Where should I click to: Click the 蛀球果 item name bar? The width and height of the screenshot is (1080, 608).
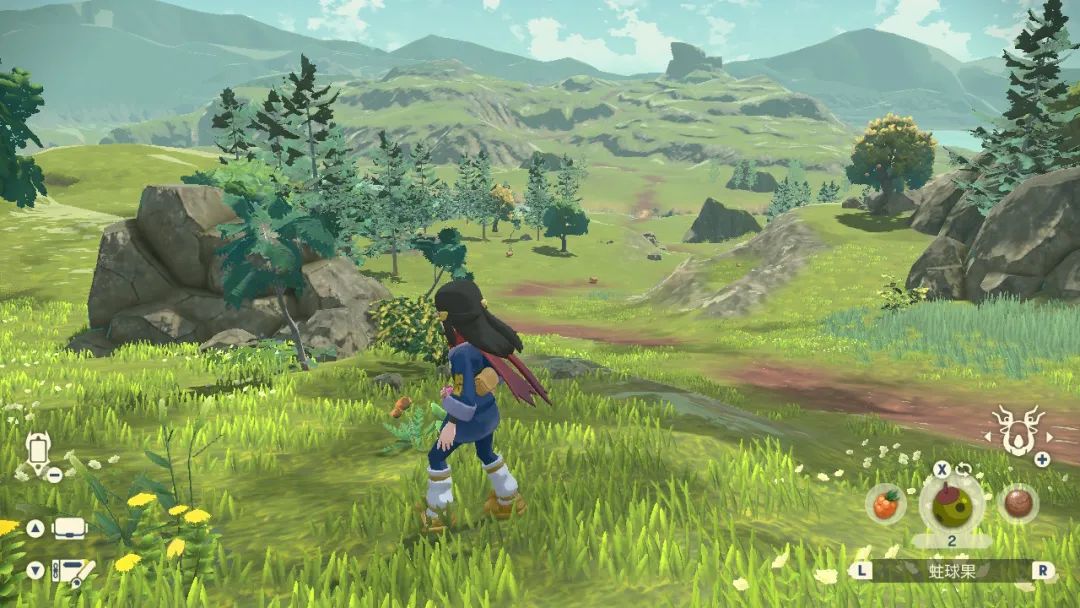[x=951, y=571]
